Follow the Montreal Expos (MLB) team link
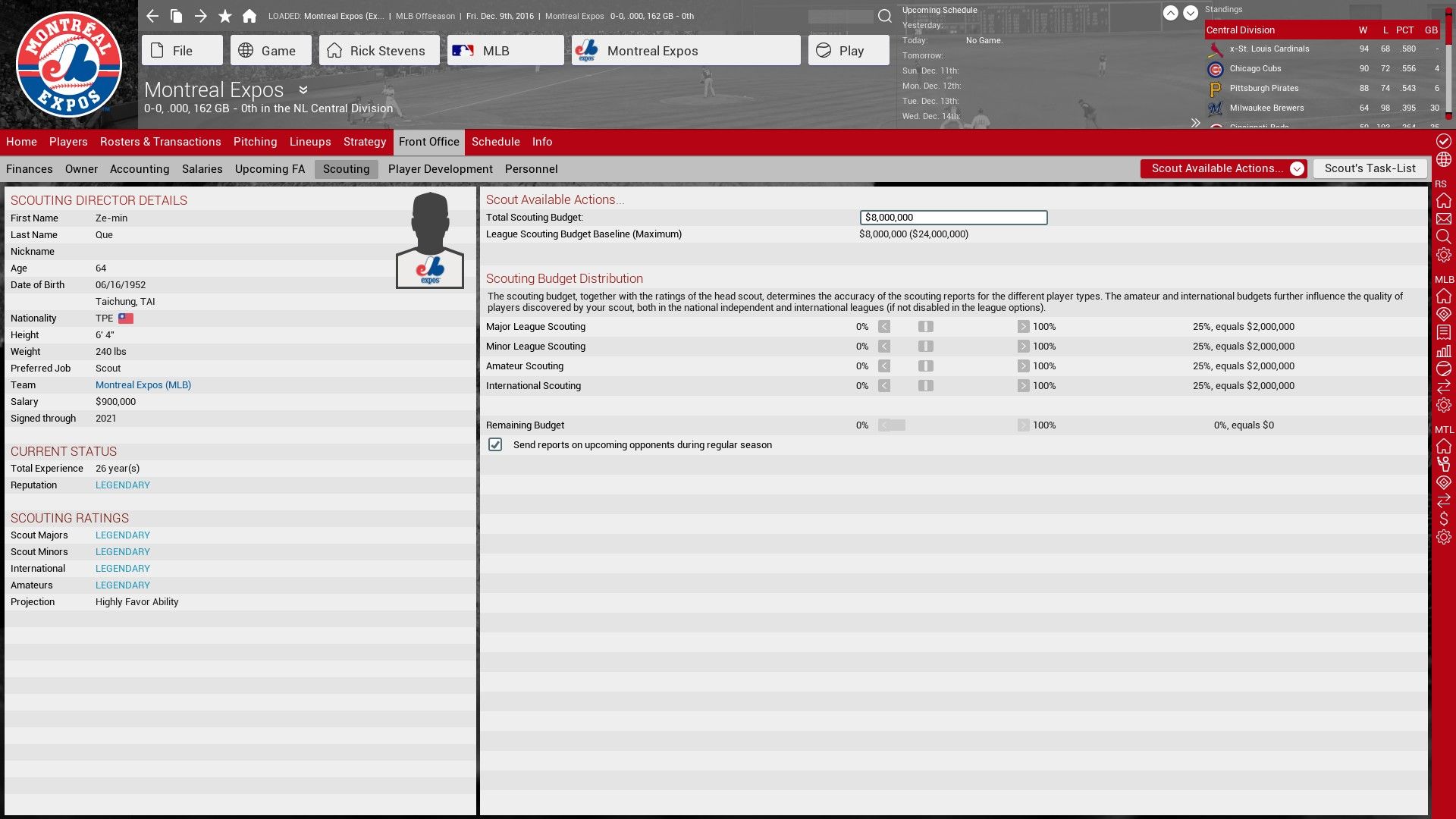The width and height of the screenshot is (1456, 819). point(143,384)
